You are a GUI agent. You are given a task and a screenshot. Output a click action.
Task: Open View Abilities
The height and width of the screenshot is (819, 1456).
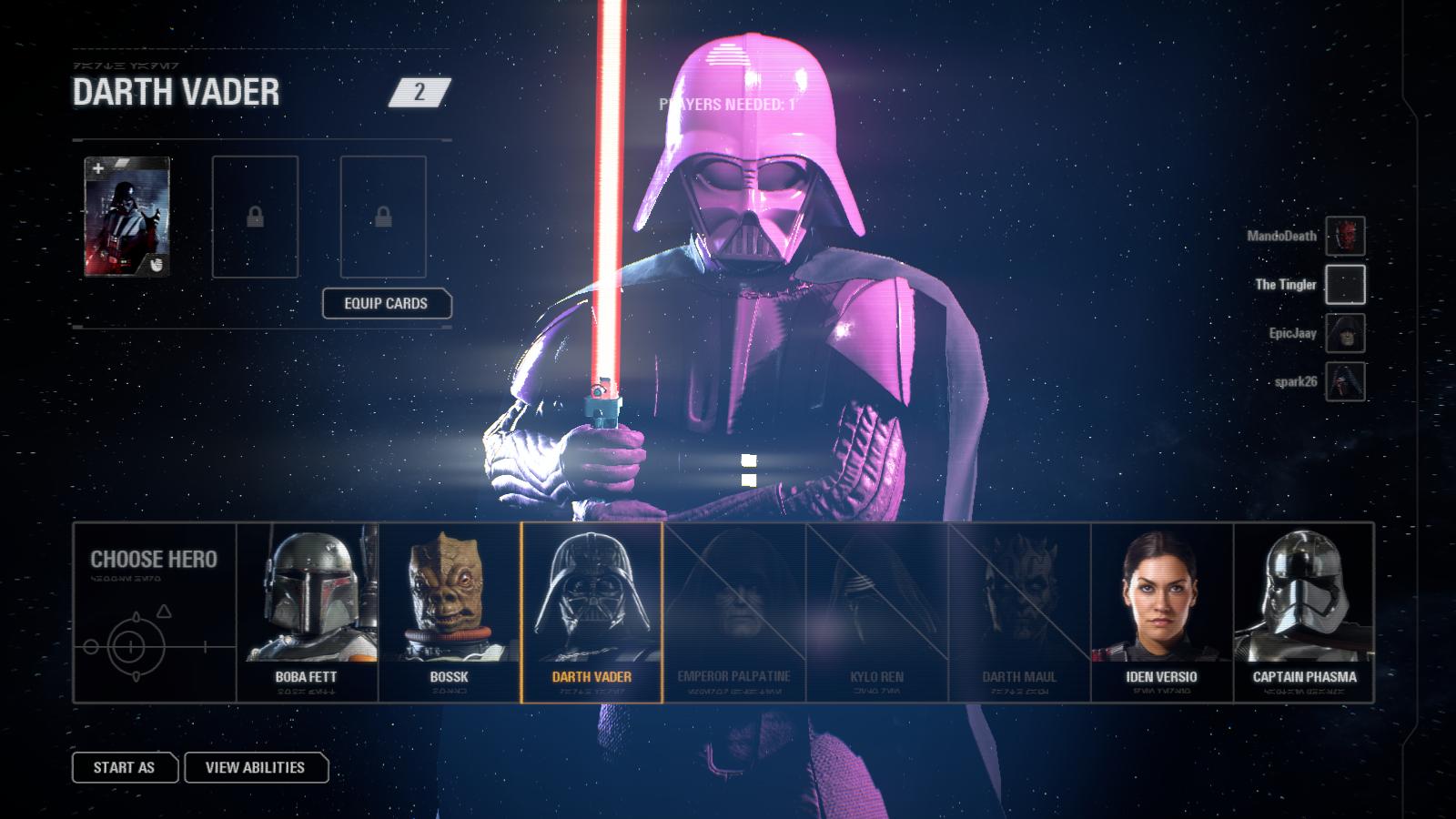256,767
